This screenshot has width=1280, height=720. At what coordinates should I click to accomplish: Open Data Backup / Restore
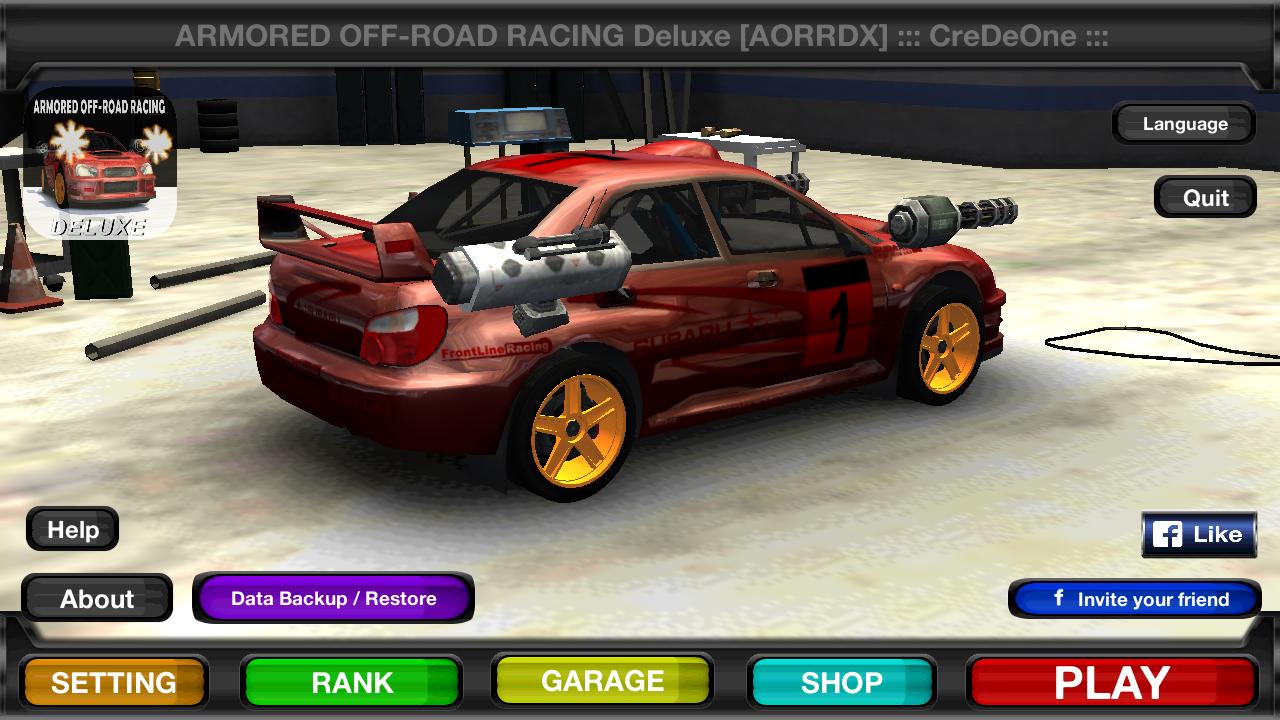tap(332, 599)
